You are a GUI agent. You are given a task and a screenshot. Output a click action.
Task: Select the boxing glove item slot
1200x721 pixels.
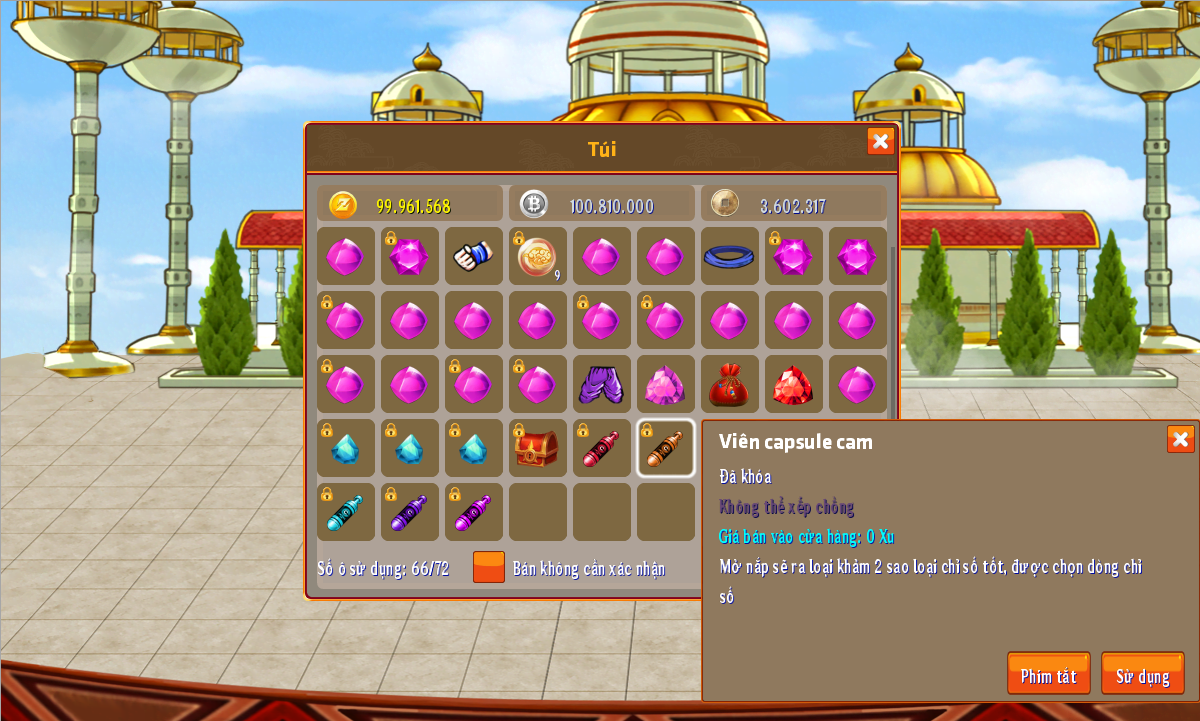474,256
